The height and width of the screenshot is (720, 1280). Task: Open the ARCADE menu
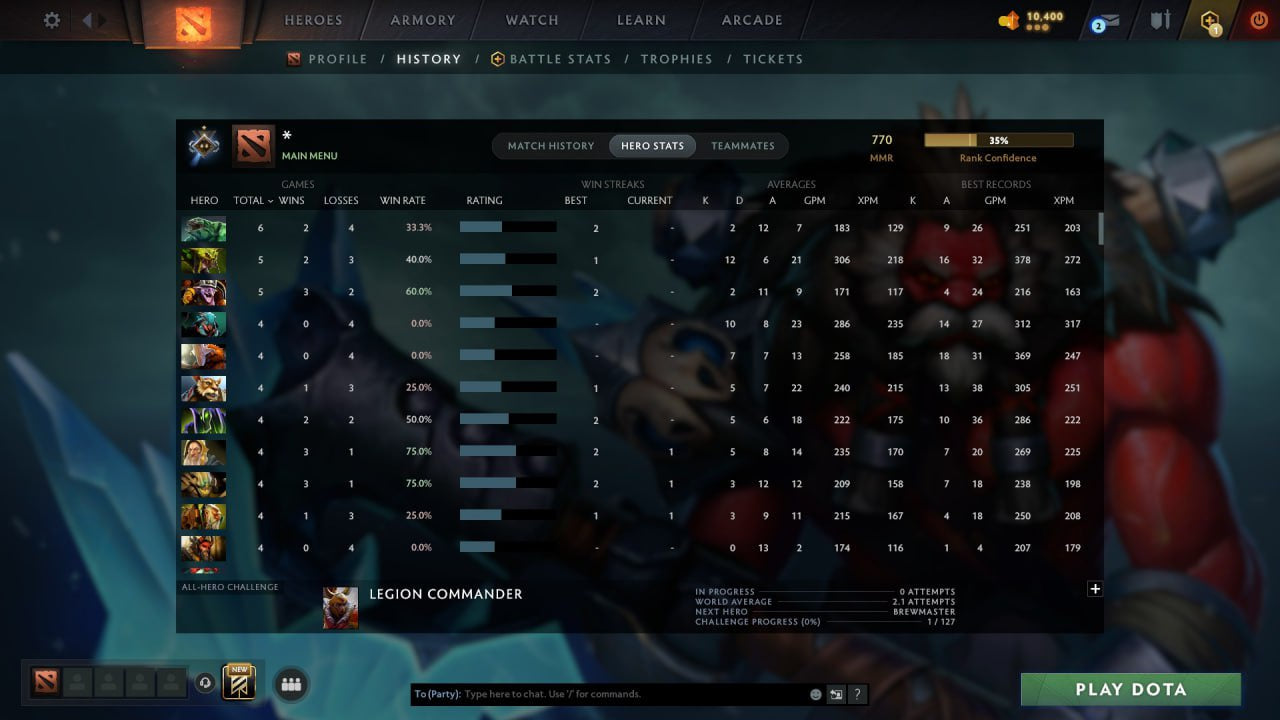click(751, 19)
